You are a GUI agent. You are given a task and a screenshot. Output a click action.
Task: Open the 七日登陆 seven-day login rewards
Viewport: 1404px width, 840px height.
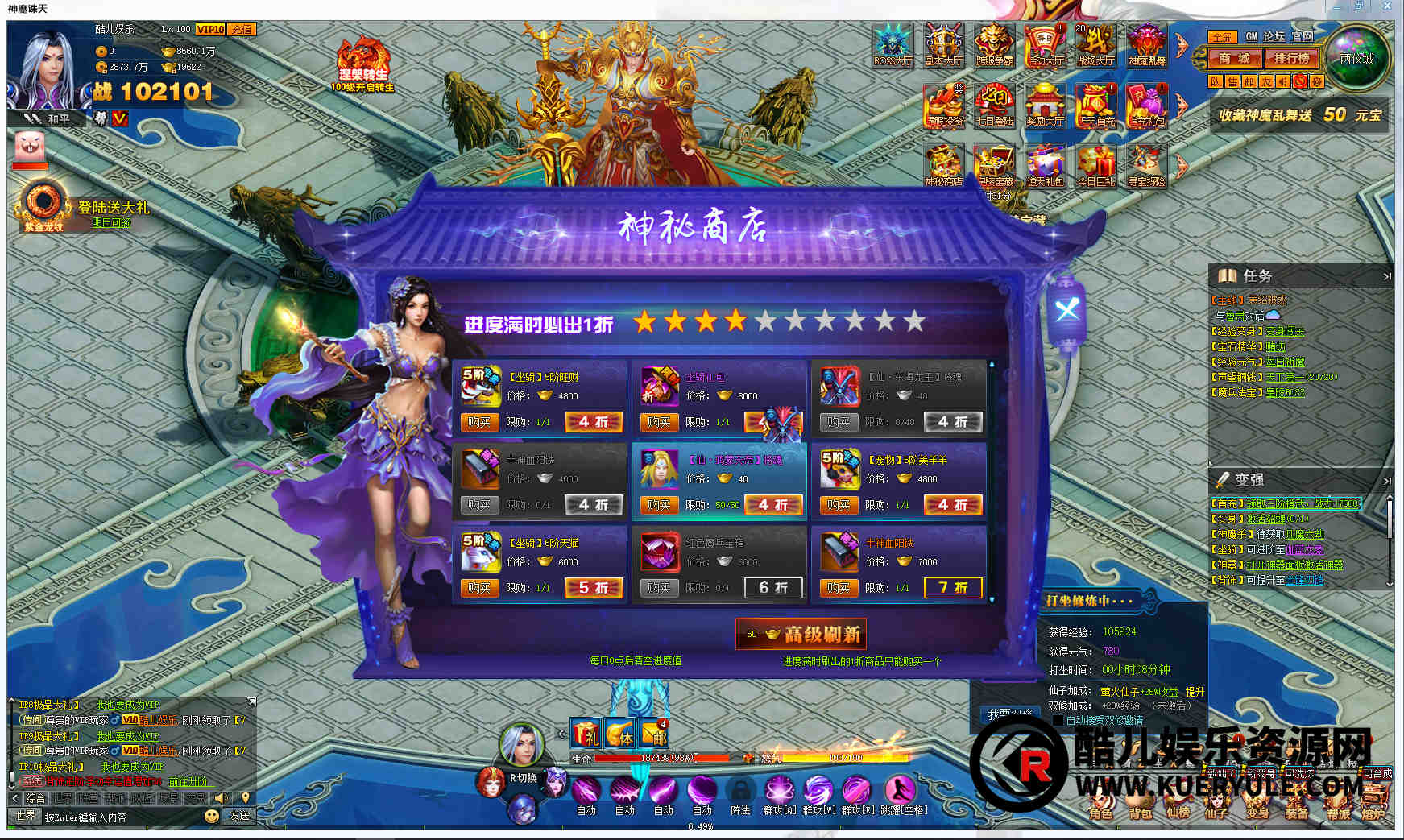pyautogui.click(x=995, y=106)
